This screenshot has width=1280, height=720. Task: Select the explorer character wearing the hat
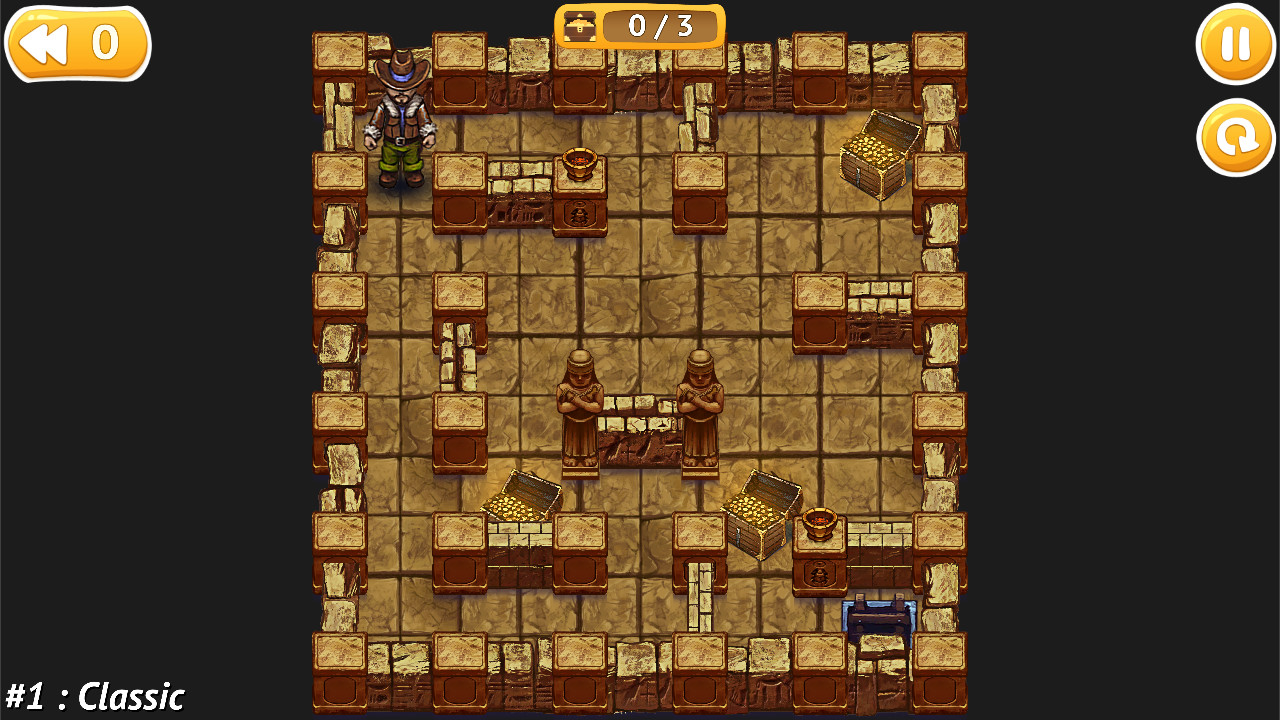402,125
